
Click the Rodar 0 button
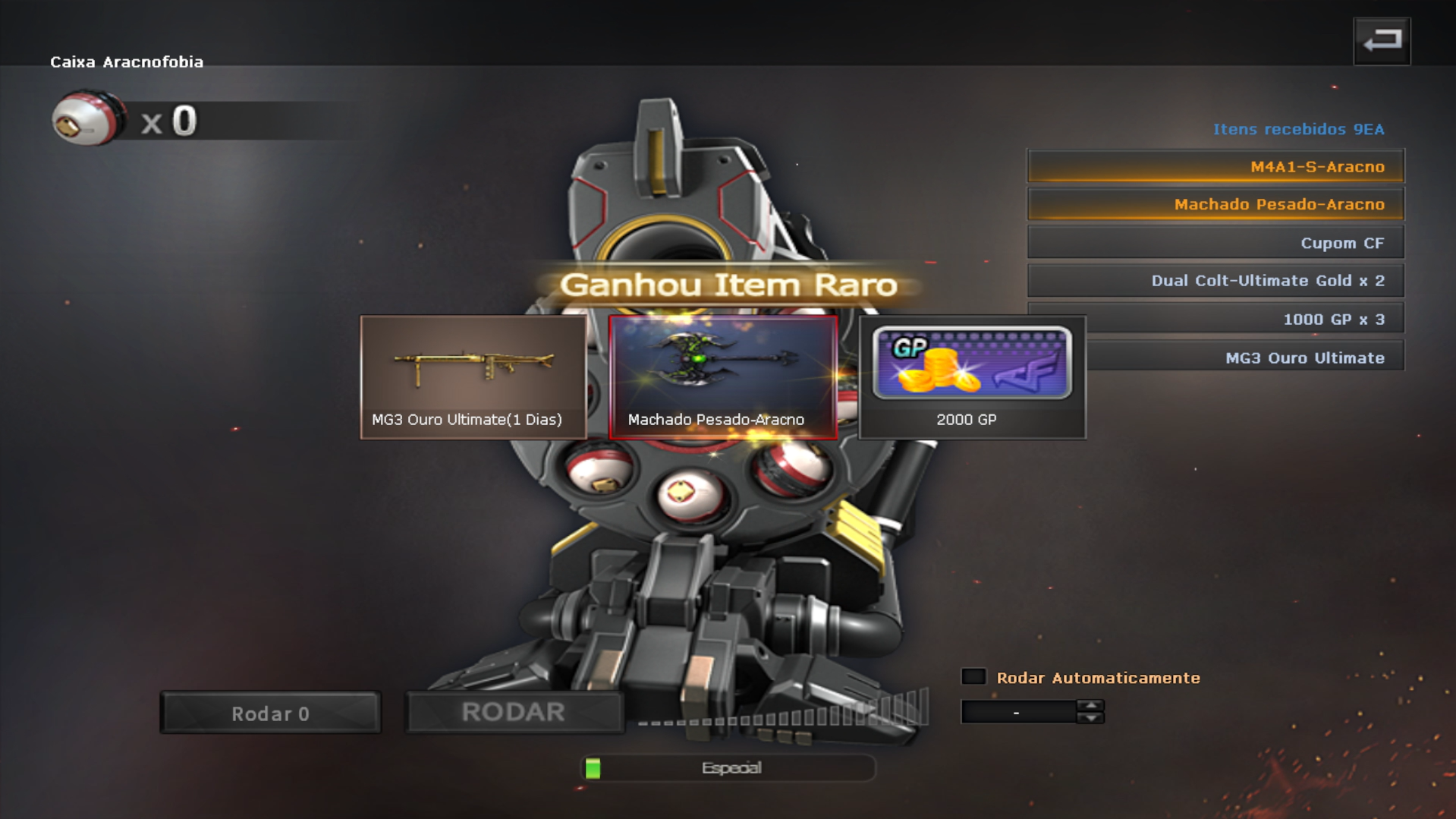[x=270, y=713]
